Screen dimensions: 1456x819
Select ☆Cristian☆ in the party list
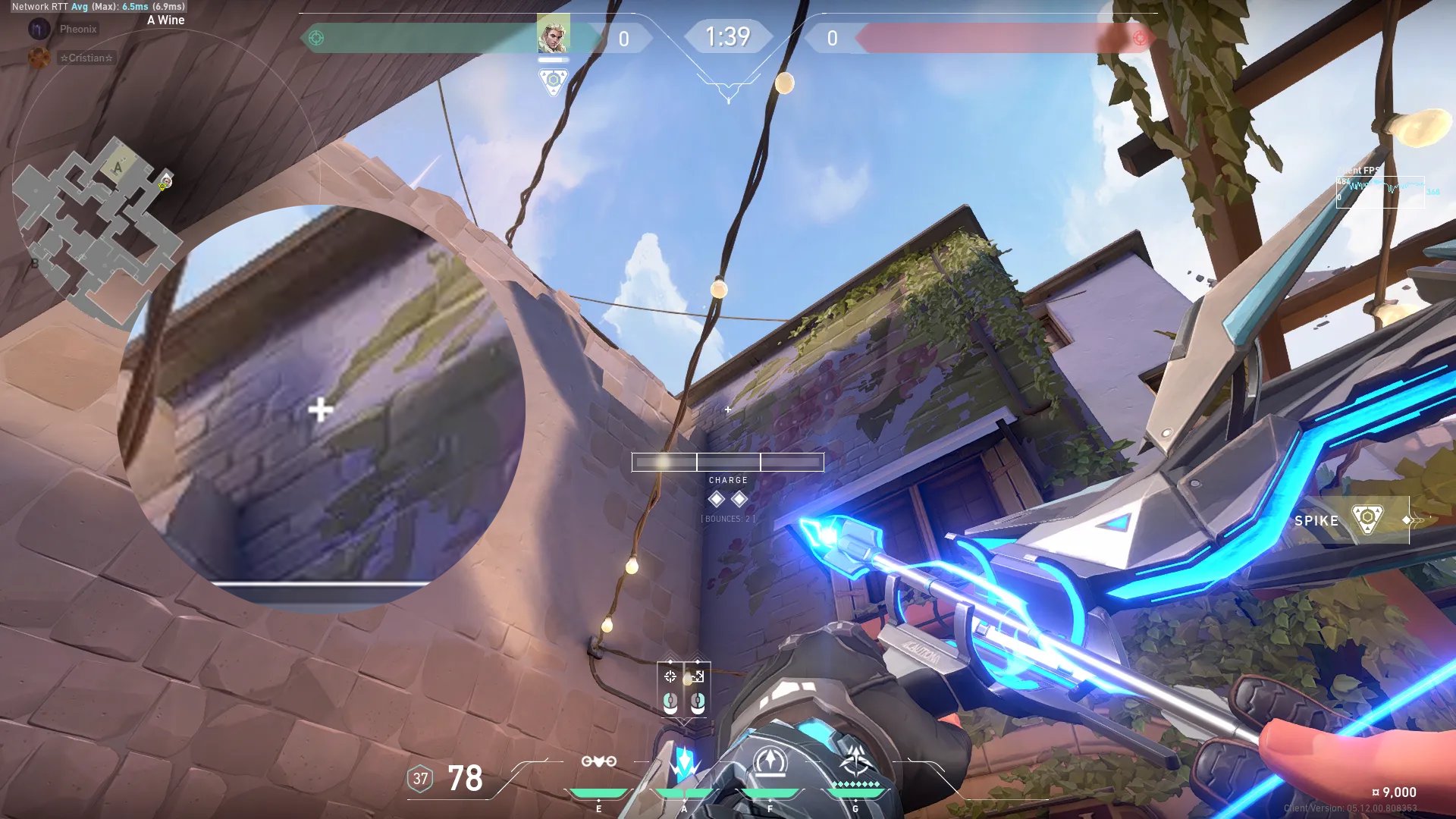click(x=86, y=58)
